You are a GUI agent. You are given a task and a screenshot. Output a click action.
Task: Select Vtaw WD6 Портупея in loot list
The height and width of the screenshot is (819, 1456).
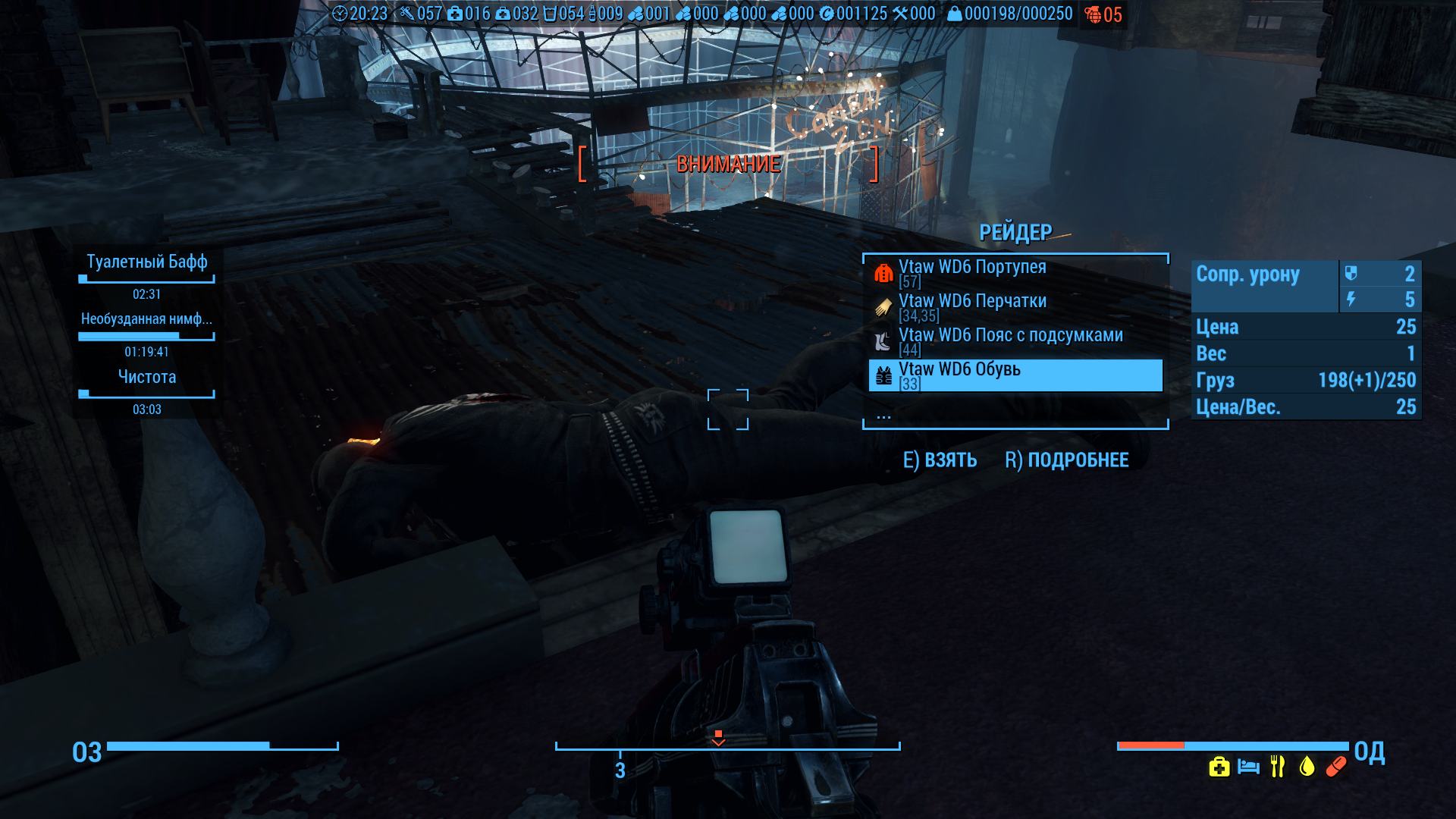pyautogui.click(x=972, y=268)
